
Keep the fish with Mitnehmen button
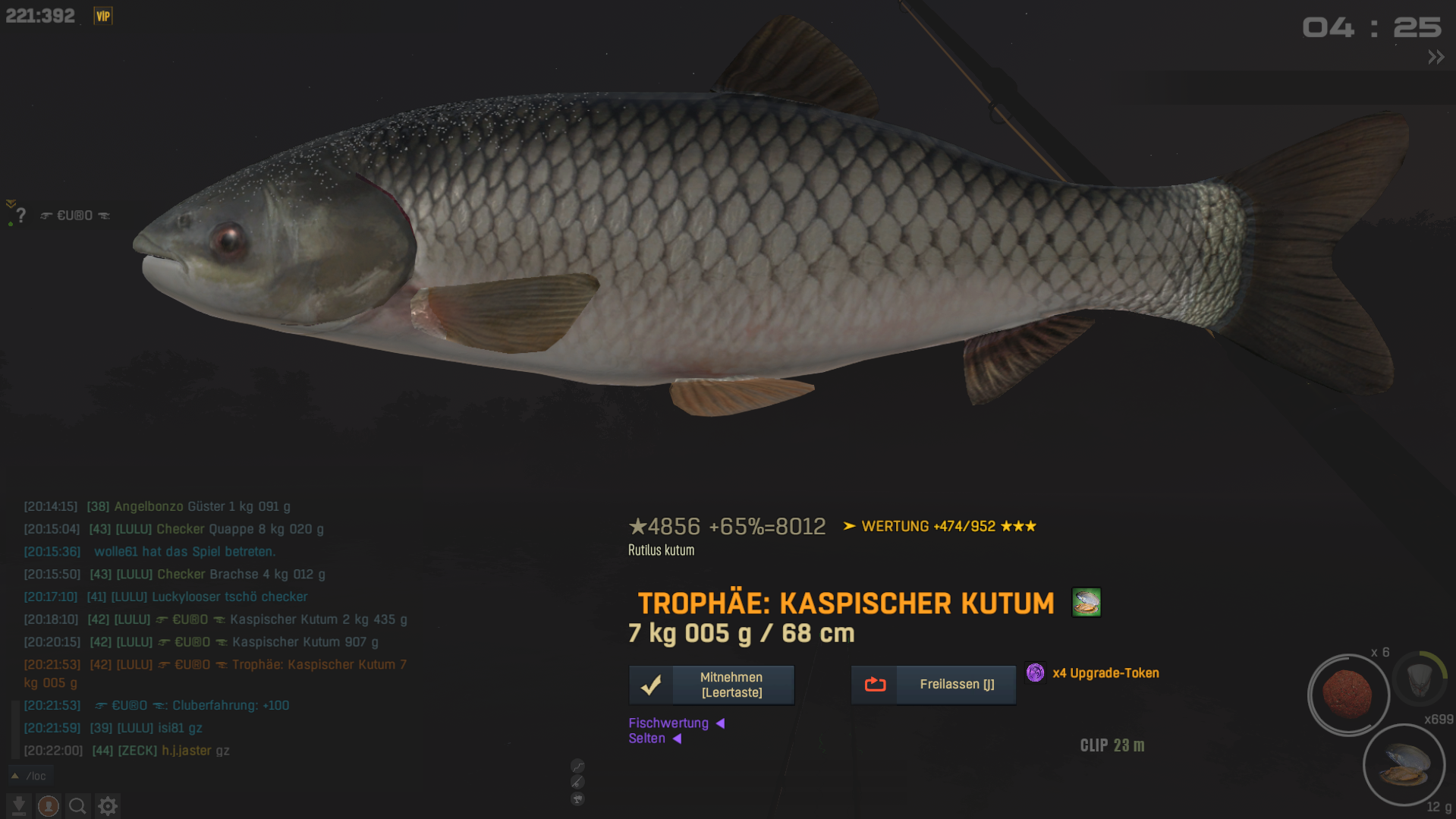[x=711, y=685]
